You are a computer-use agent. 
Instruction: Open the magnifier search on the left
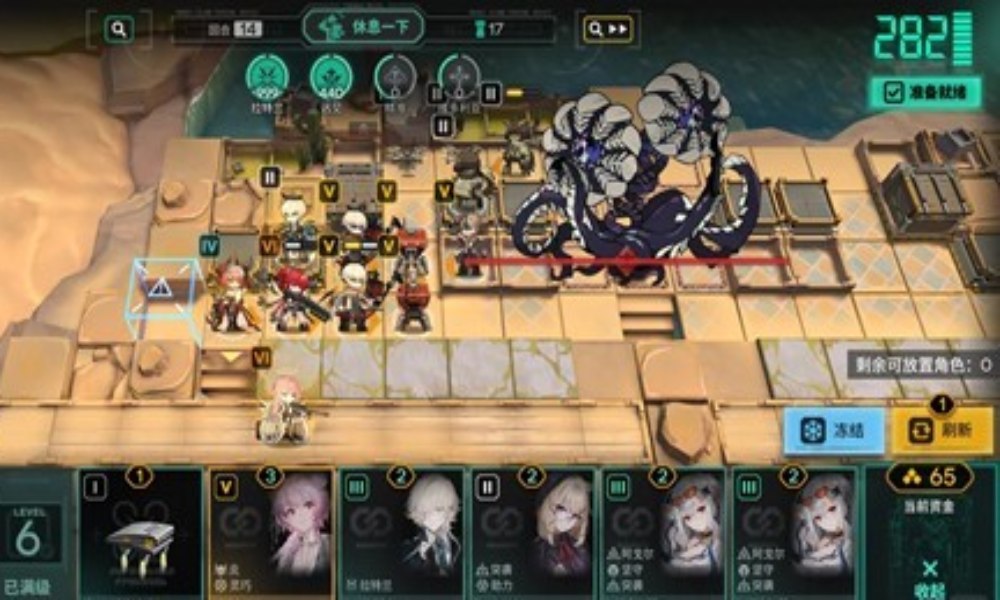(x=119, y=29)
